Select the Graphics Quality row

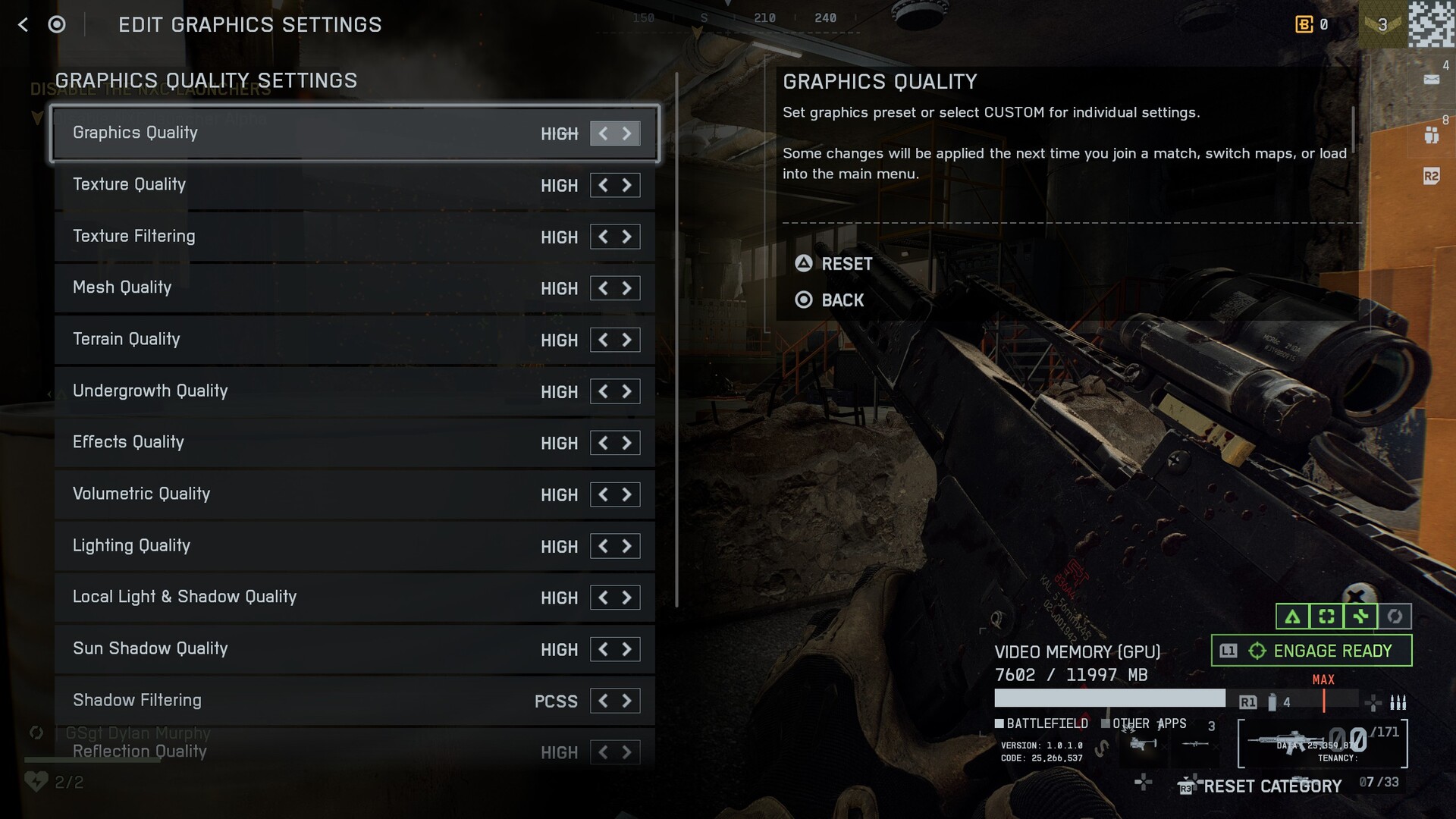[x=303, y=133]
